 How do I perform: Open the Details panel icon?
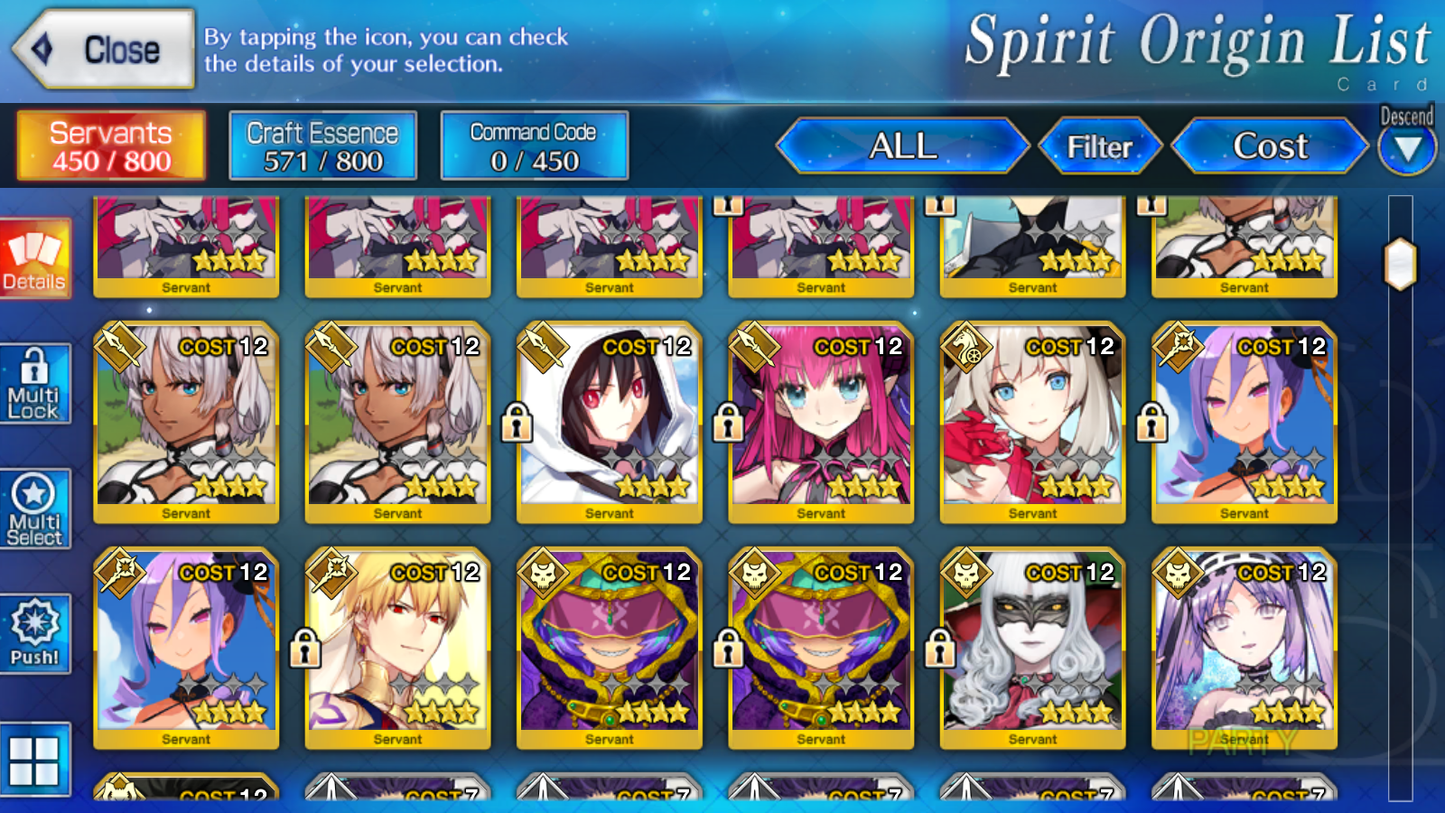point(35,258)
